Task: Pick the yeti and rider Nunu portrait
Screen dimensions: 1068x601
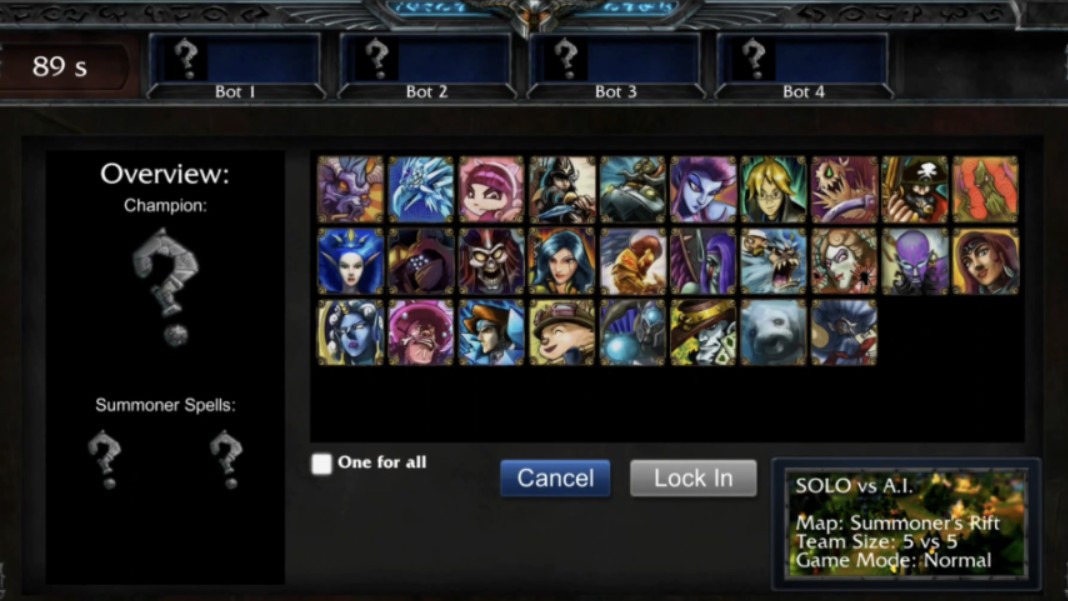Action: coord(773,261)
